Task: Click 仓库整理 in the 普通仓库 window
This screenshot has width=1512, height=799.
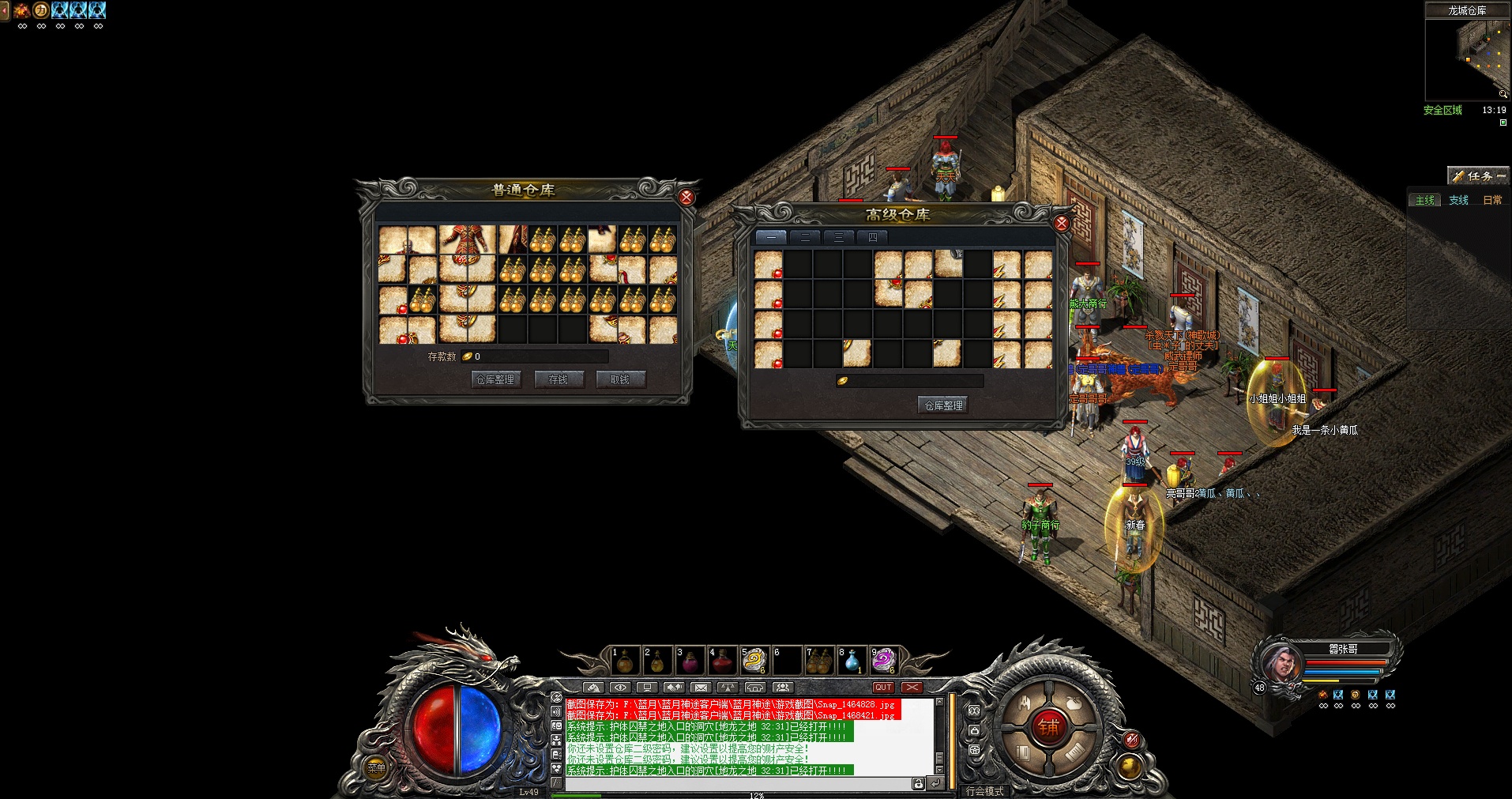Action: [x=495, y=379]
